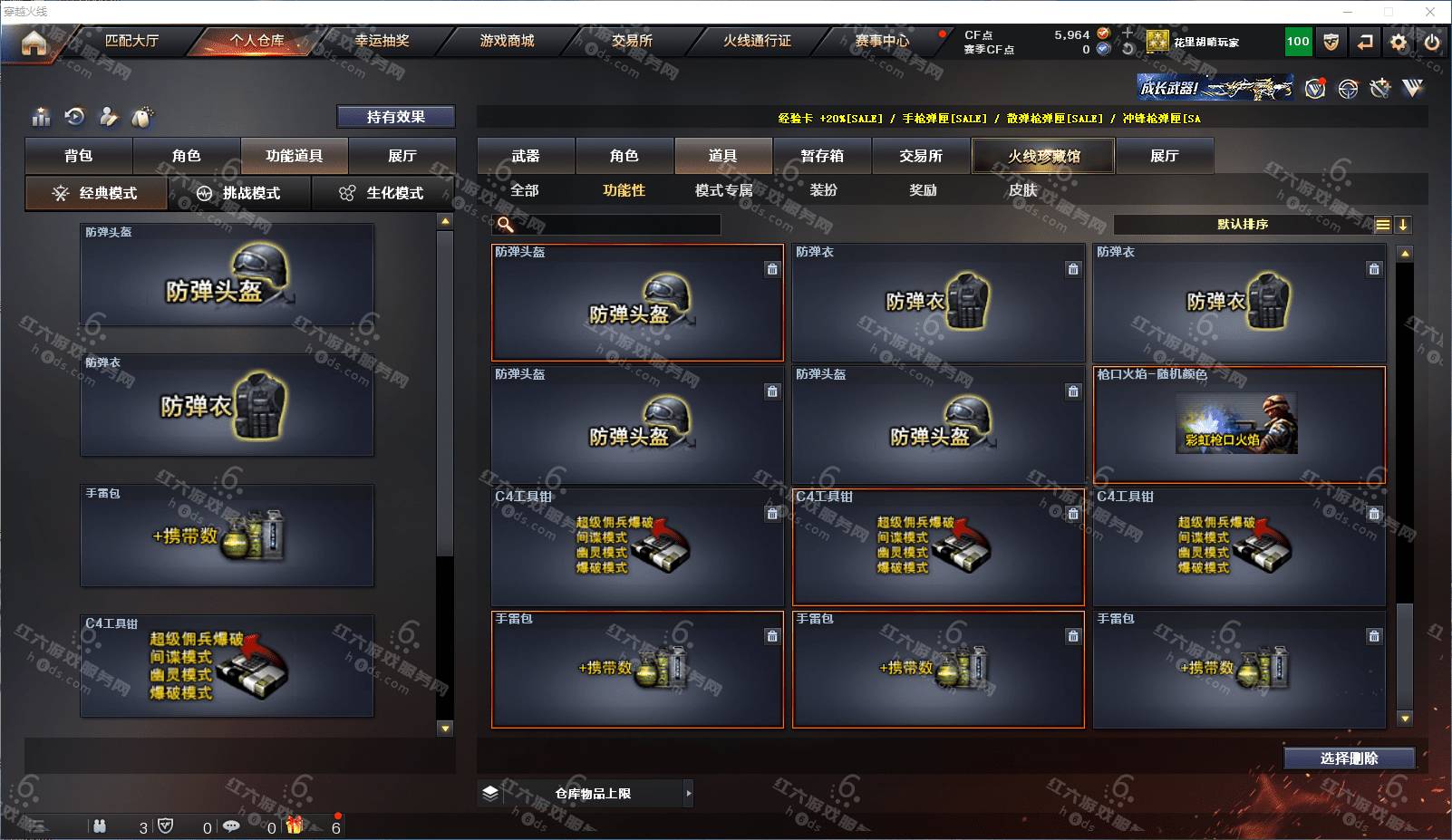Image resolution: width=1452 pixels, height=840 pixels.
Task: Switch to the 背包 backpack tab
Action: 79,156
